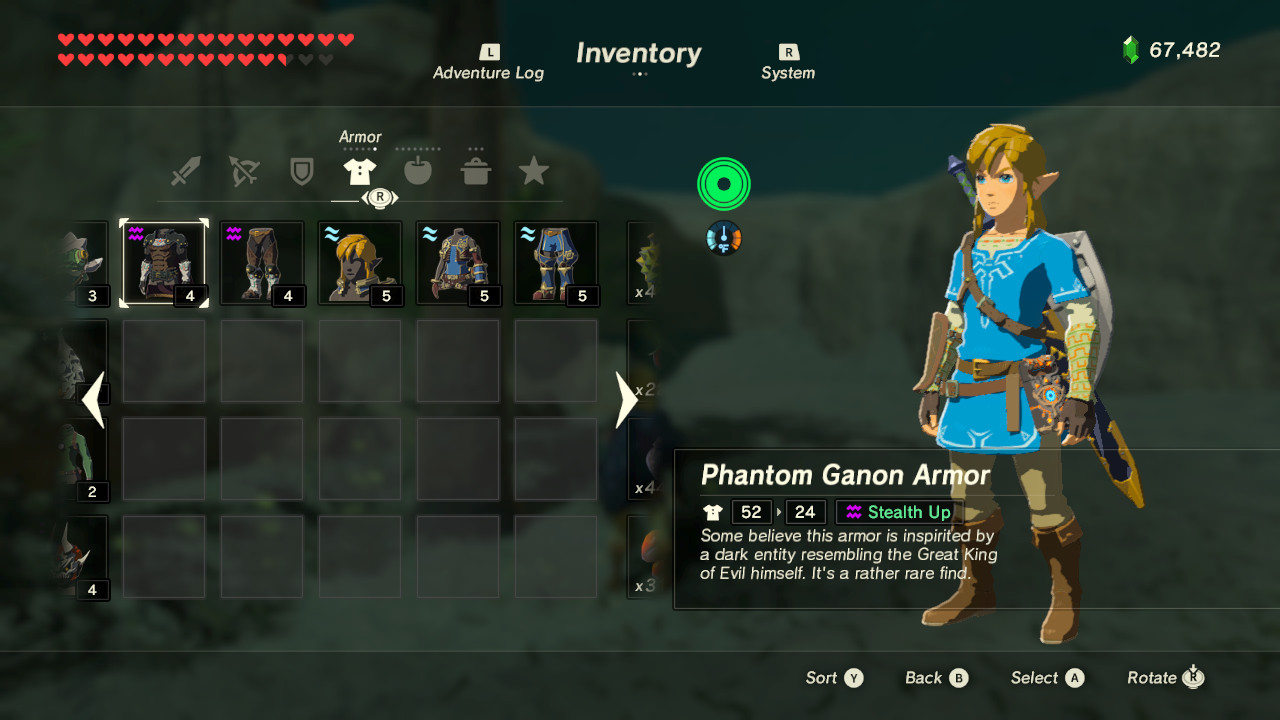Select the Hylian Hood armor thumbnail
Image resolution: width=1280 pixels, height=720 pixels.
pos(361,263)
